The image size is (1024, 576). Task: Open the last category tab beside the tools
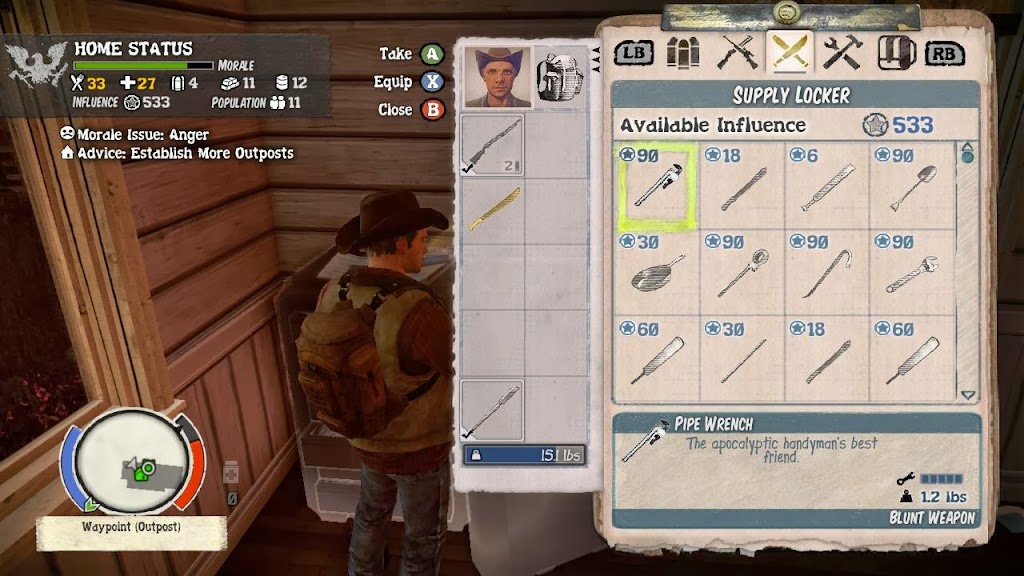[x=896, y=52]
